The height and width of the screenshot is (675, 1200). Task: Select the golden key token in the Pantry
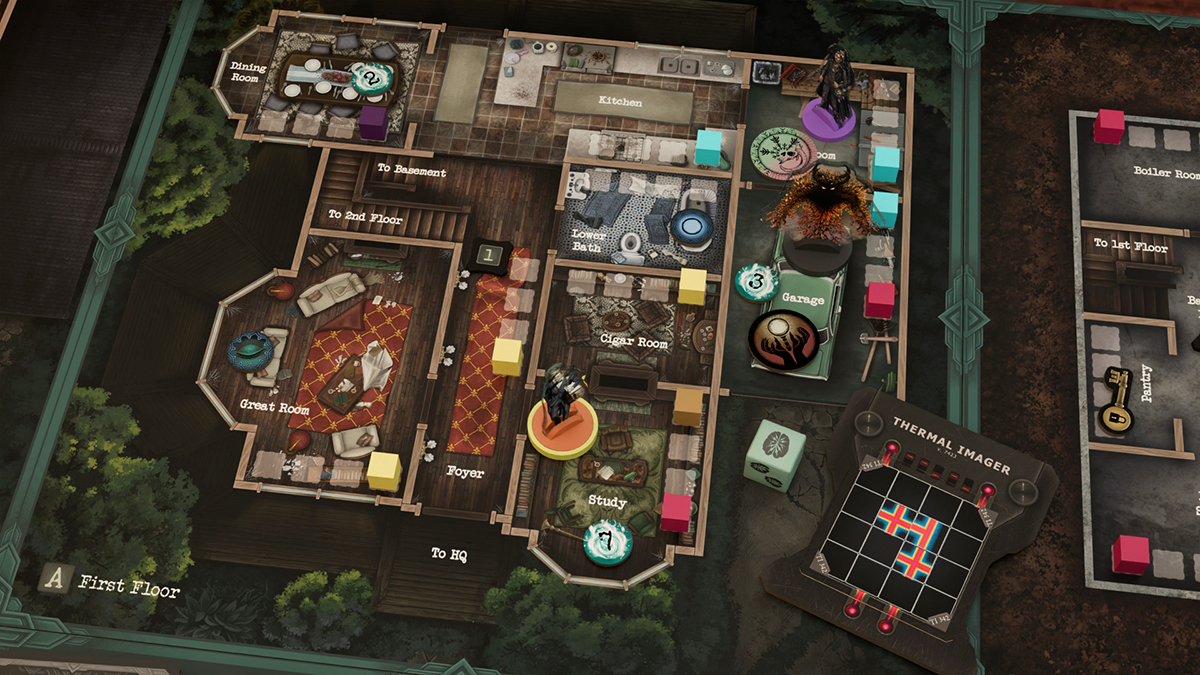[x=1117, y=400]
